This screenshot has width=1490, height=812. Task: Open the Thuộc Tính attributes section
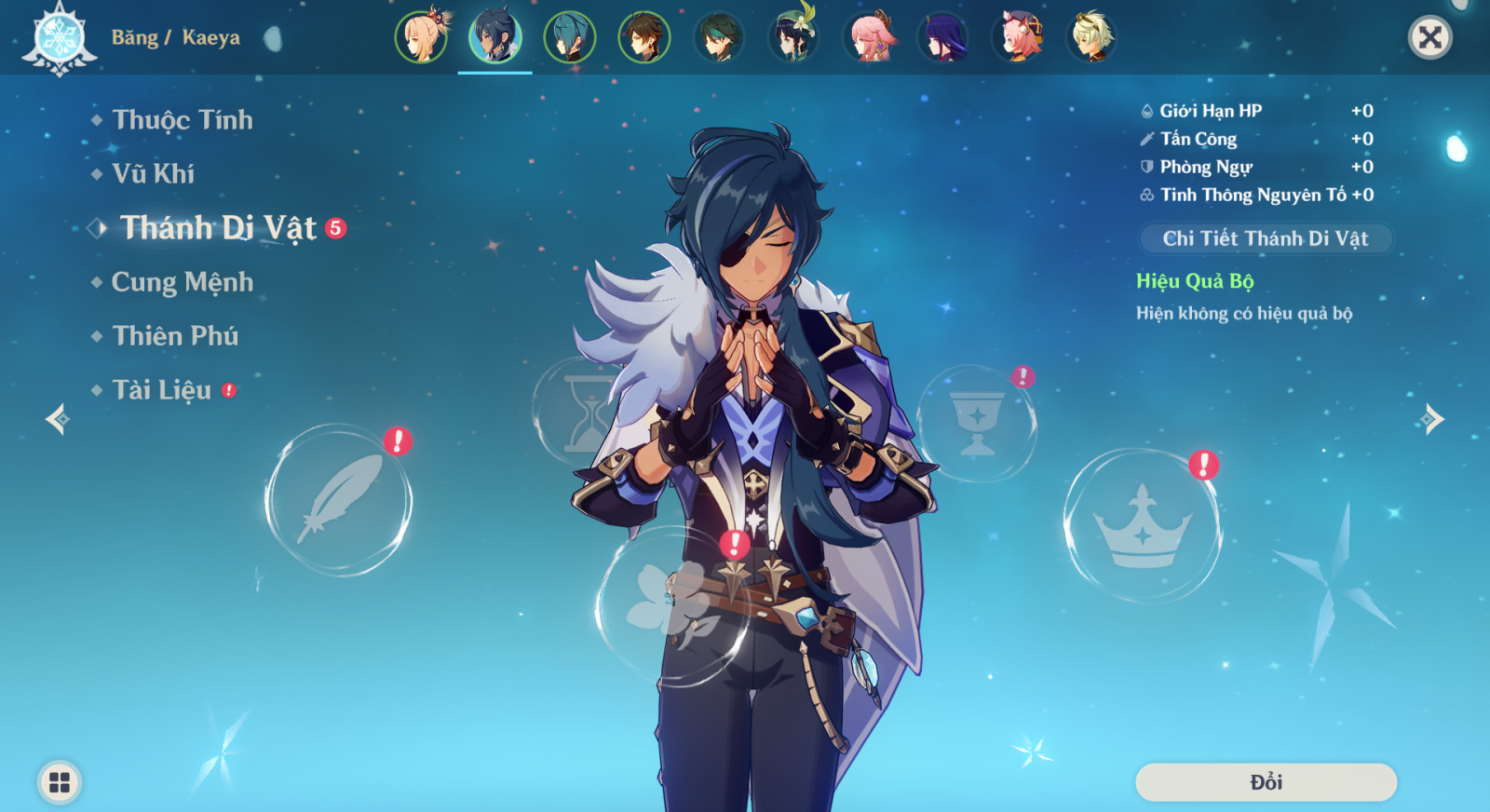pos(182,120)
